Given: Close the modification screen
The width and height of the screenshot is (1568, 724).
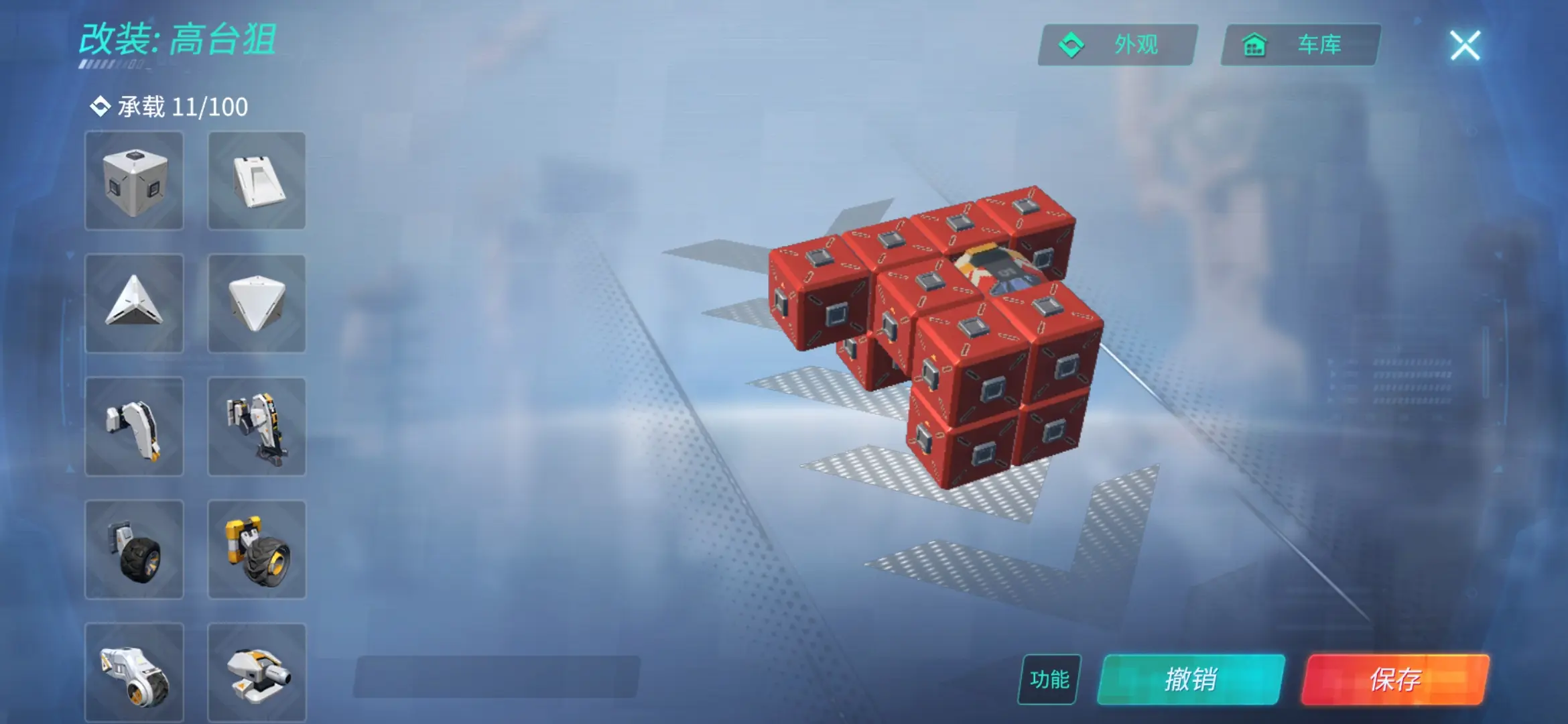Looking at the screenshot, I should (1465, 46).
